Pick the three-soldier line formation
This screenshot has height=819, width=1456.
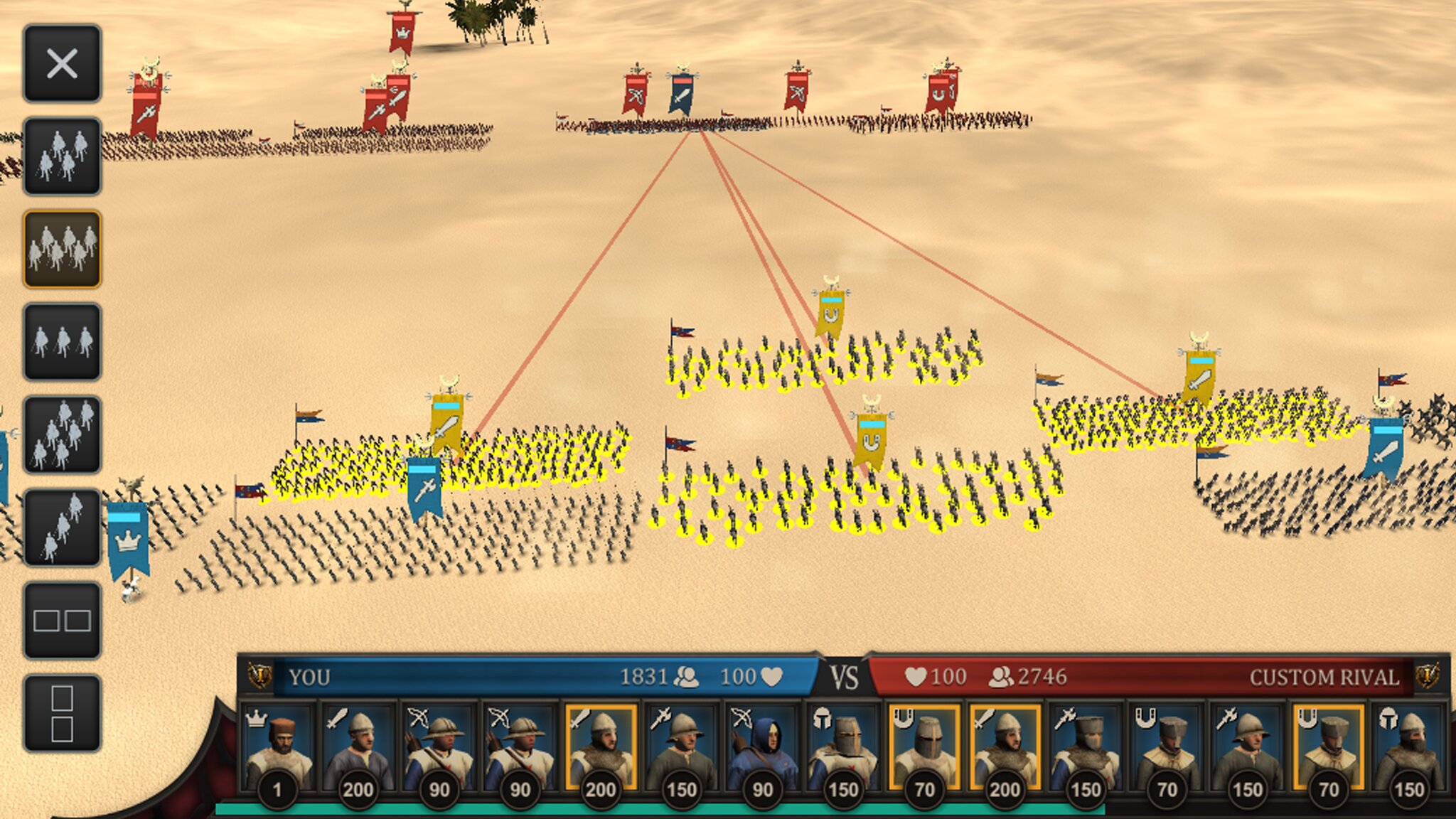(62, 342)
